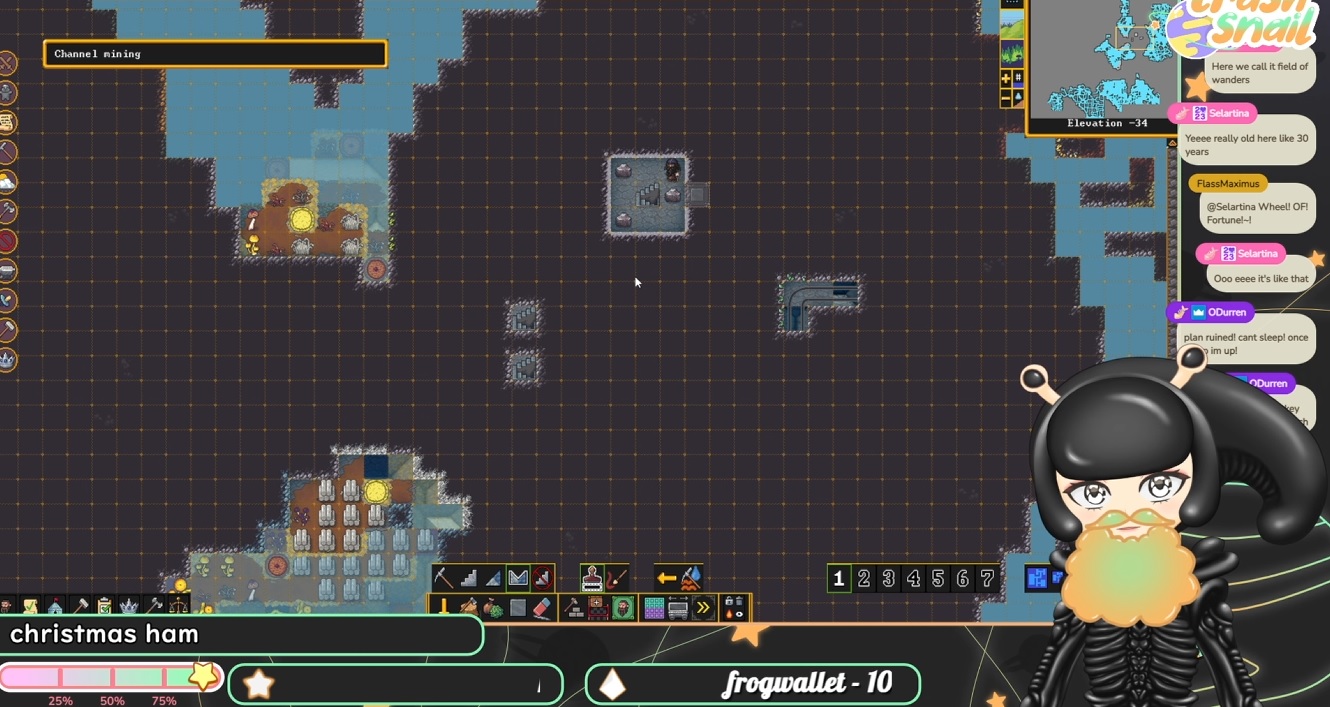
Task: Open the tasks clipboard with checkmark
Action: (104, 606)
